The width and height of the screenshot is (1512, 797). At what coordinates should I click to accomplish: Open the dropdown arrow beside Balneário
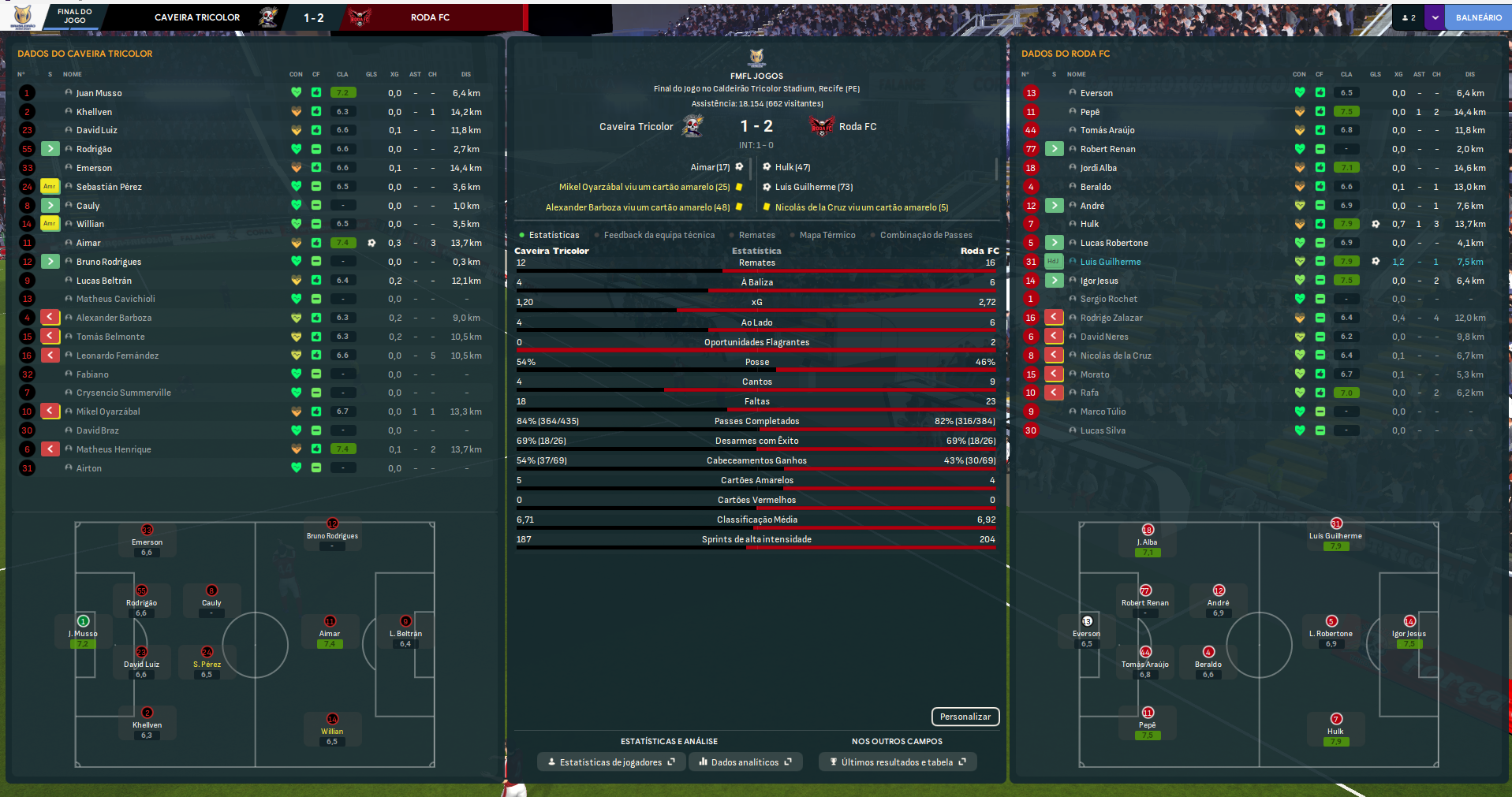1435,17
